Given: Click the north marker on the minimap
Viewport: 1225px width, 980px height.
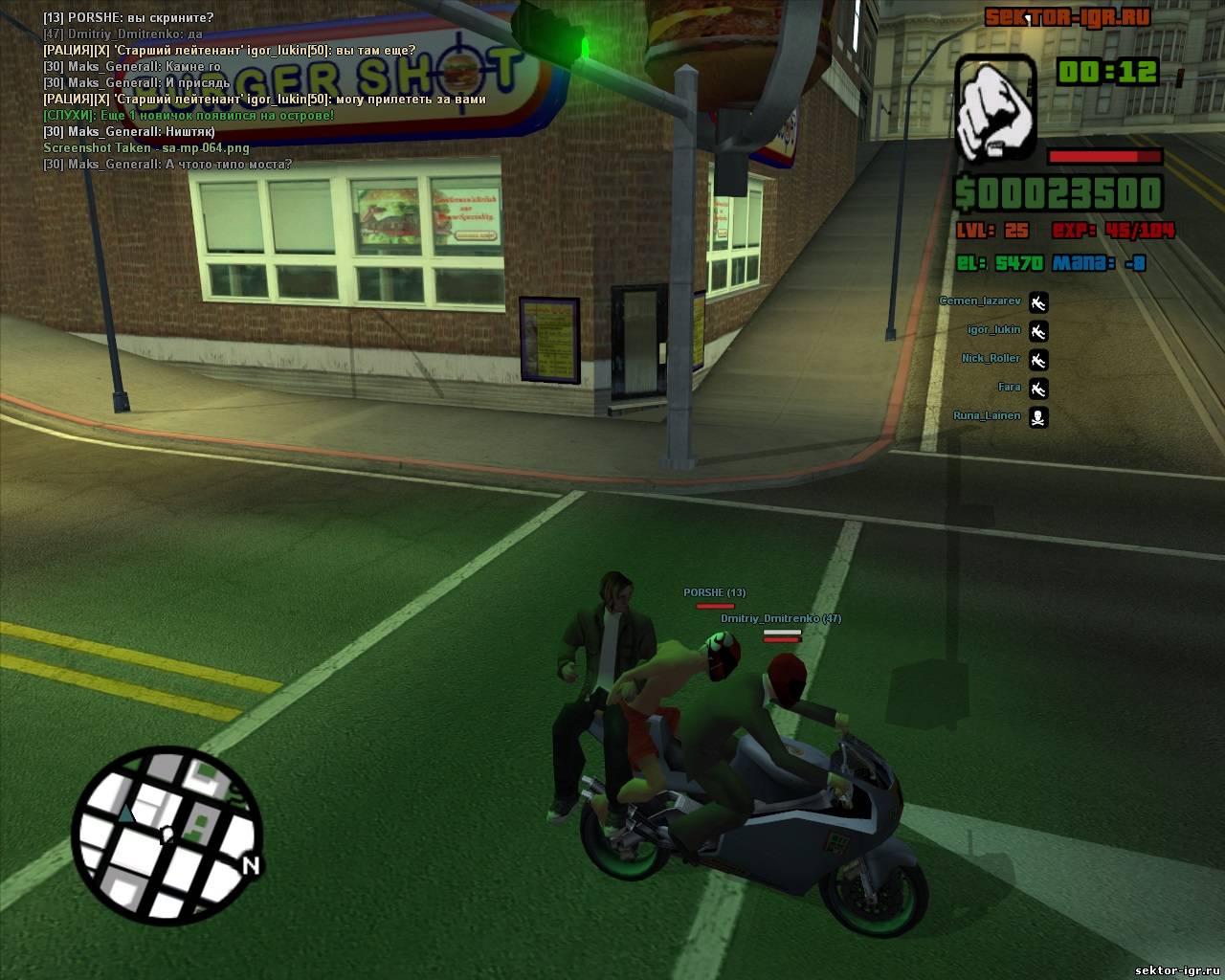Looking at the screenshot, I should 251,866.
